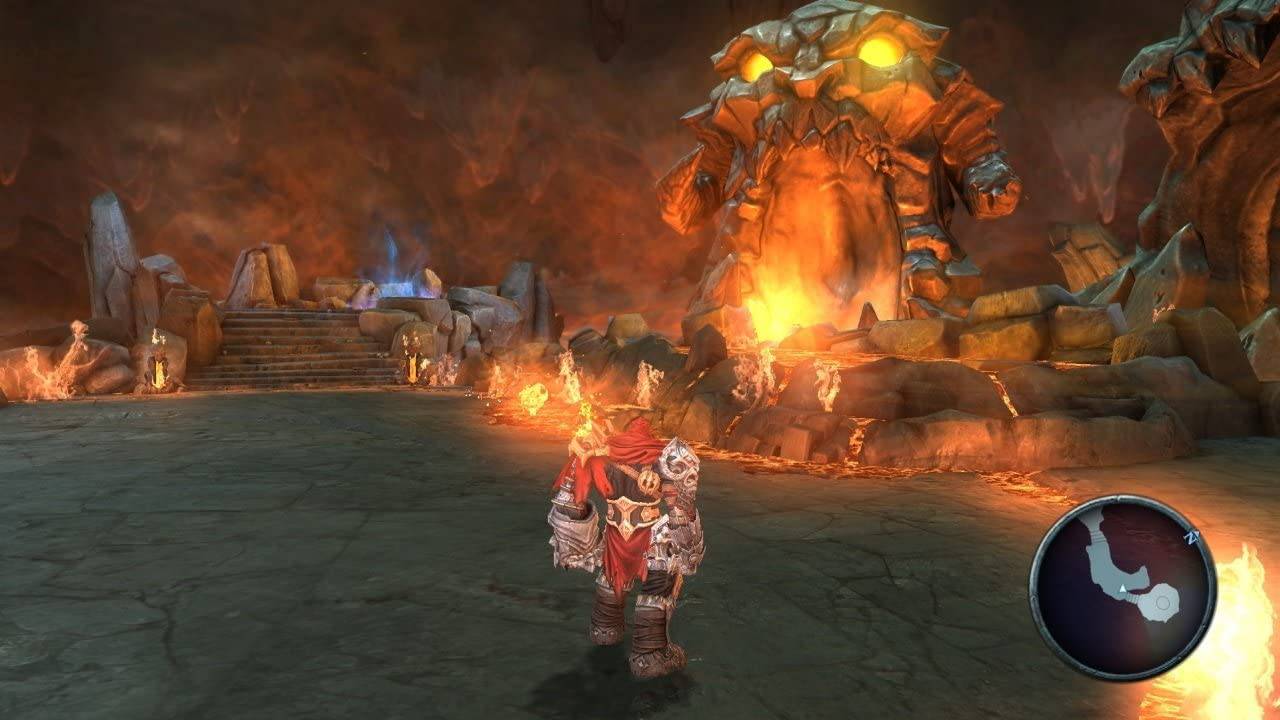Select the north 'N' indicator on the minimap
Image resolution: width=1280 pixels, height=720 pixels.
tap(1191, 537)
